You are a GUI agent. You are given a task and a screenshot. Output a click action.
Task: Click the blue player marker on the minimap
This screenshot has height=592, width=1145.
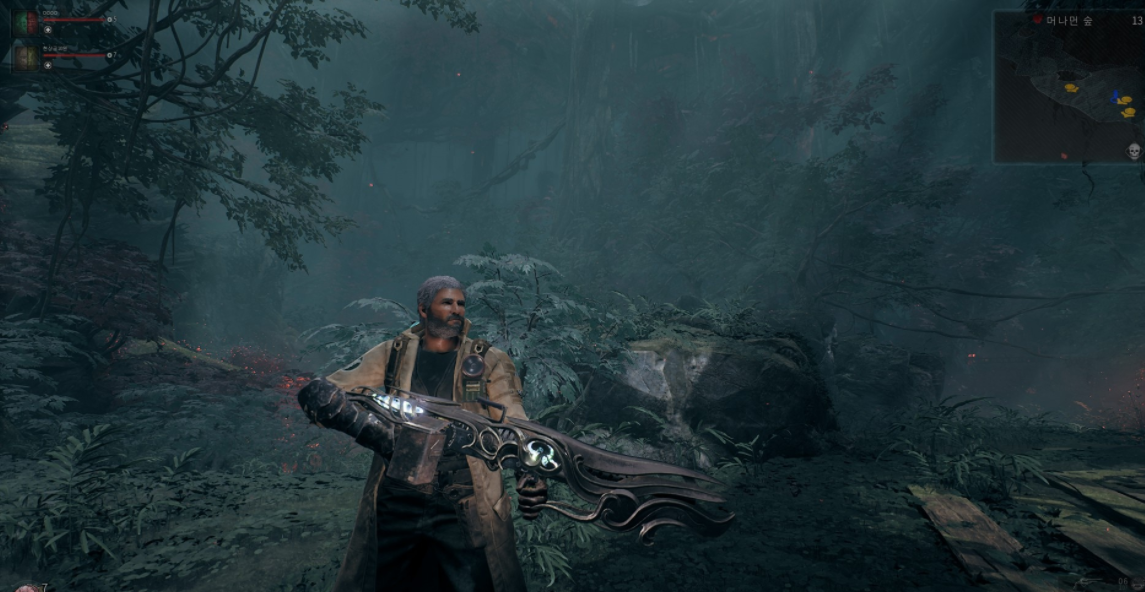point(1115,97)
